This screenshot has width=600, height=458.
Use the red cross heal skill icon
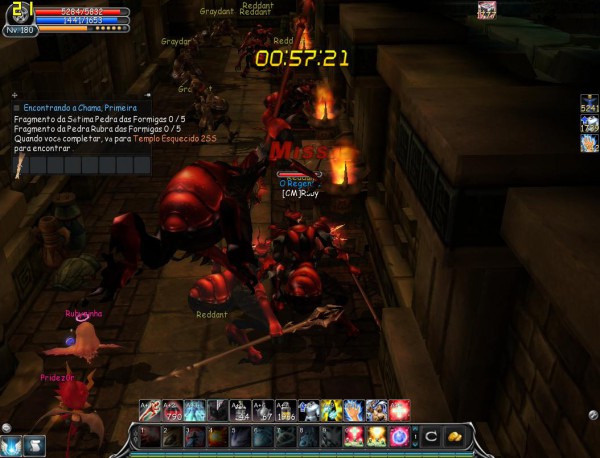tap(400, 409)
